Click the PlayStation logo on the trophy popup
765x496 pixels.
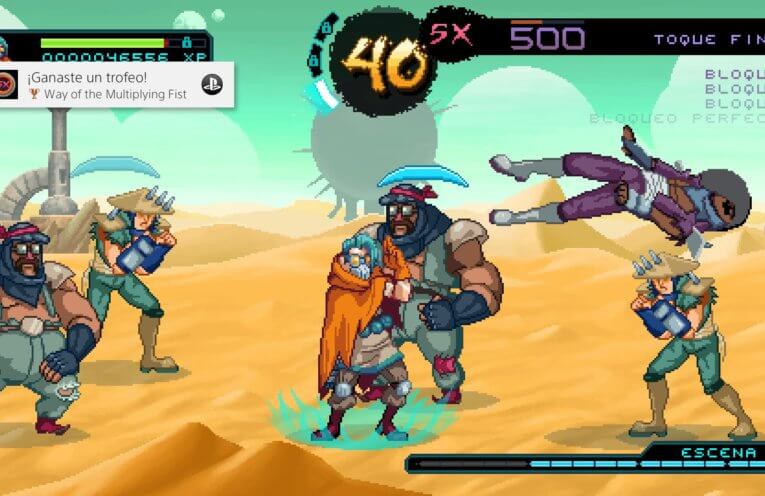(x=212, y=85)
